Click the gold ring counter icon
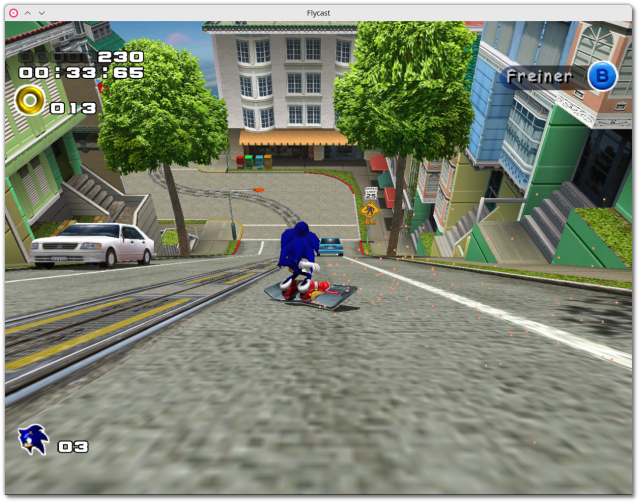The height and width of the screenshot is (503, 640). (x=31, y=100)
